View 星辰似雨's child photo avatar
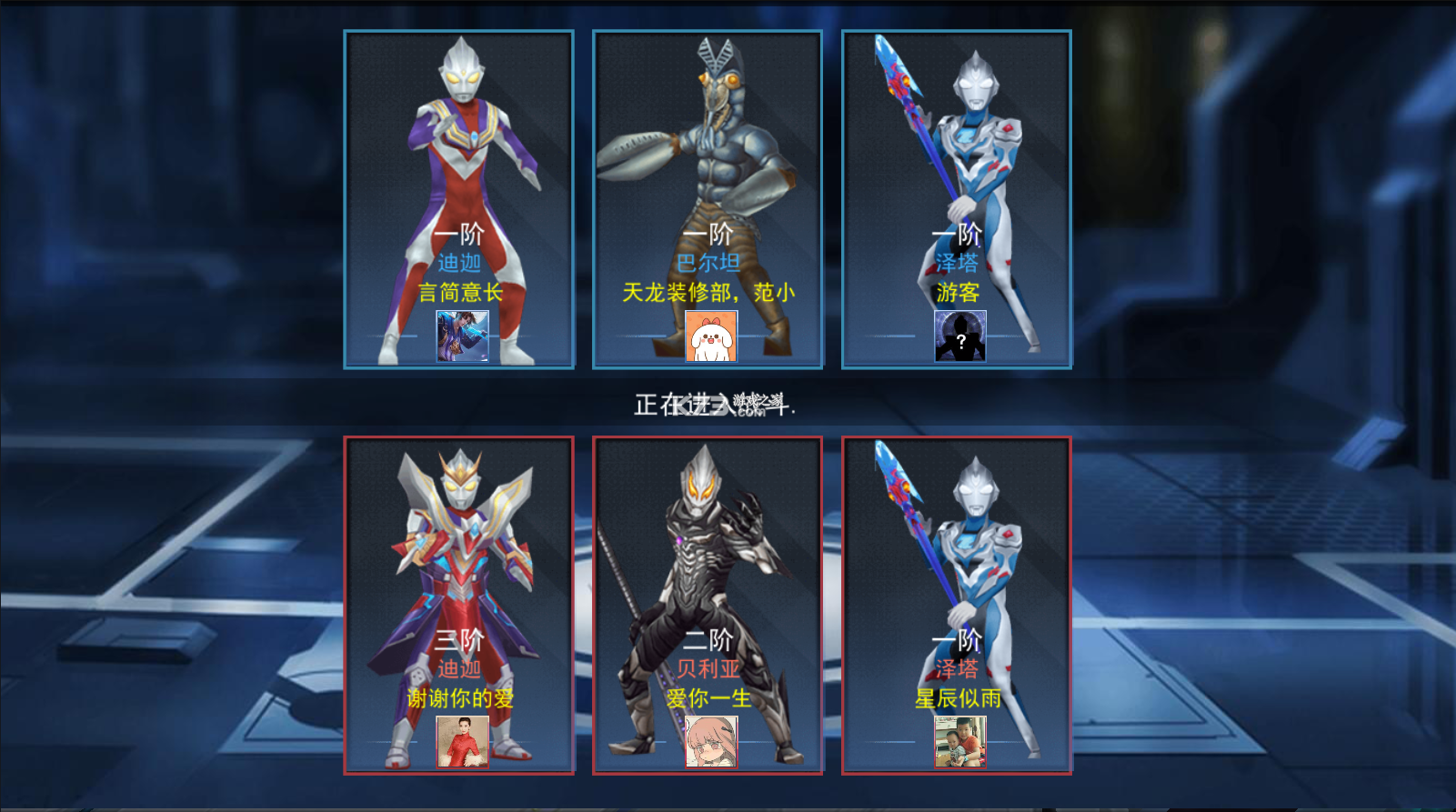Screen dimensions: 1456x812 pos(960,741)
